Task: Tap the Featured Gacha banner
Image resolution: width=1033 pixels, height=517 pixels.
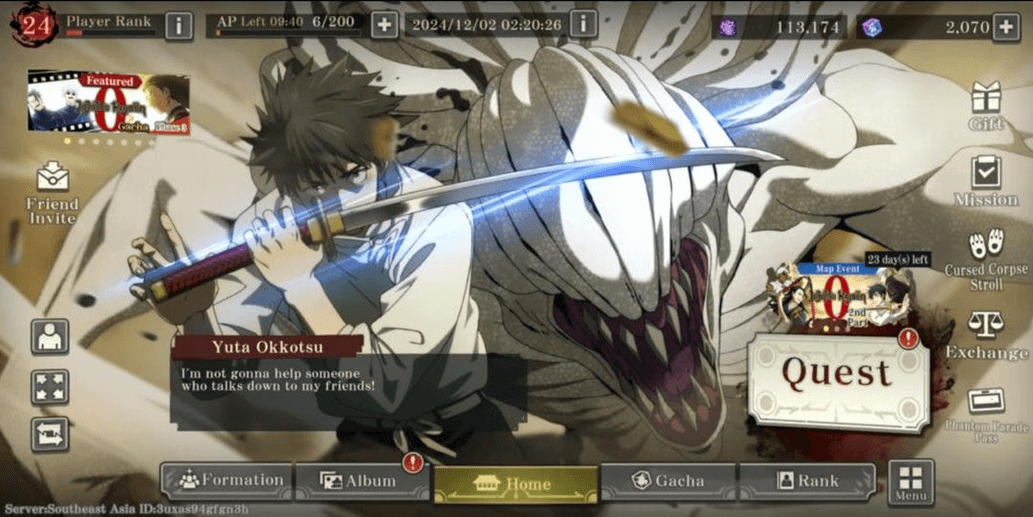Action: 108,102
